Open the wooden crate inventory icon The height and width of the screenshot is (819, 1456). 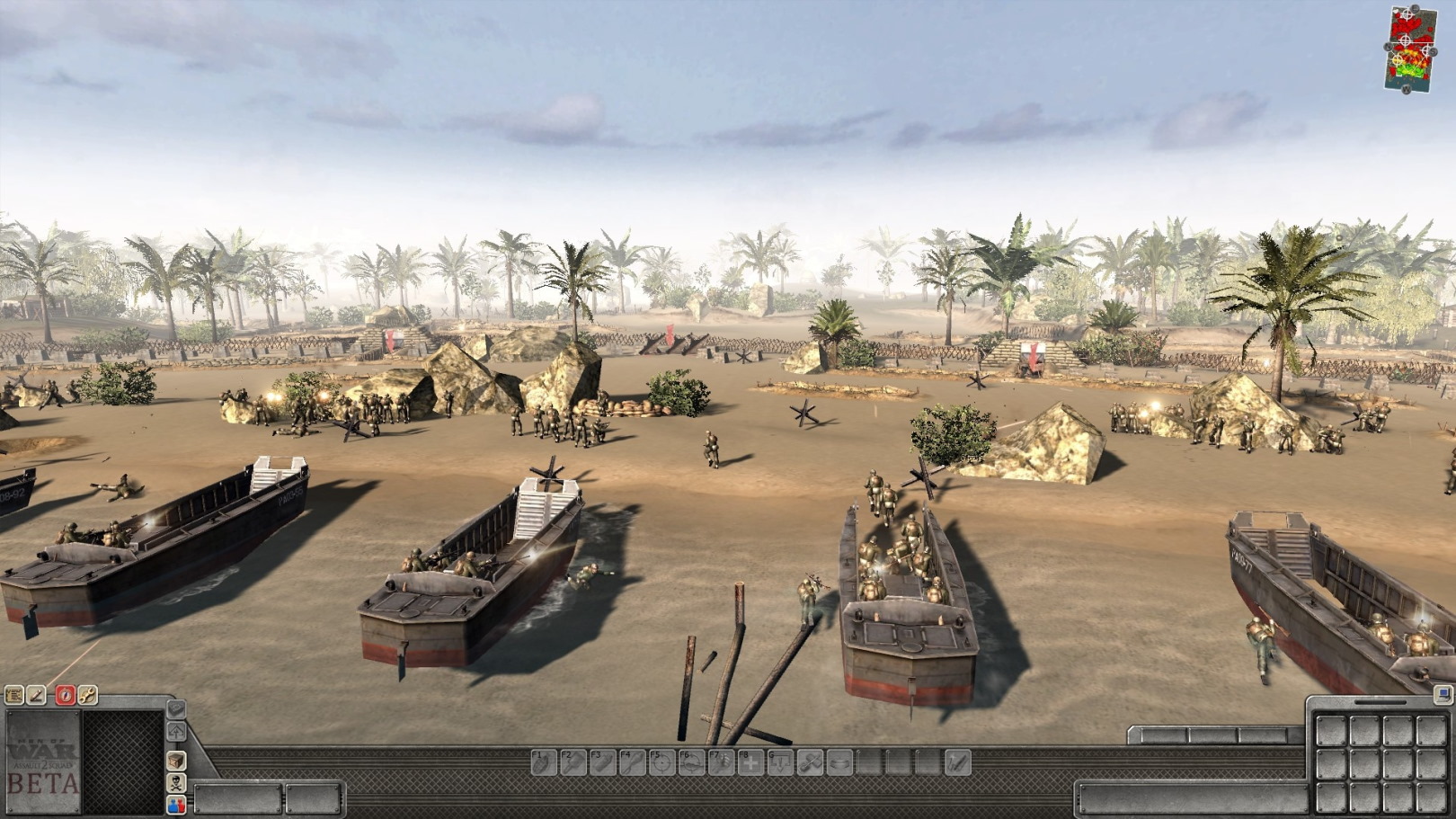pyautogui.click(x=176, y=761)
